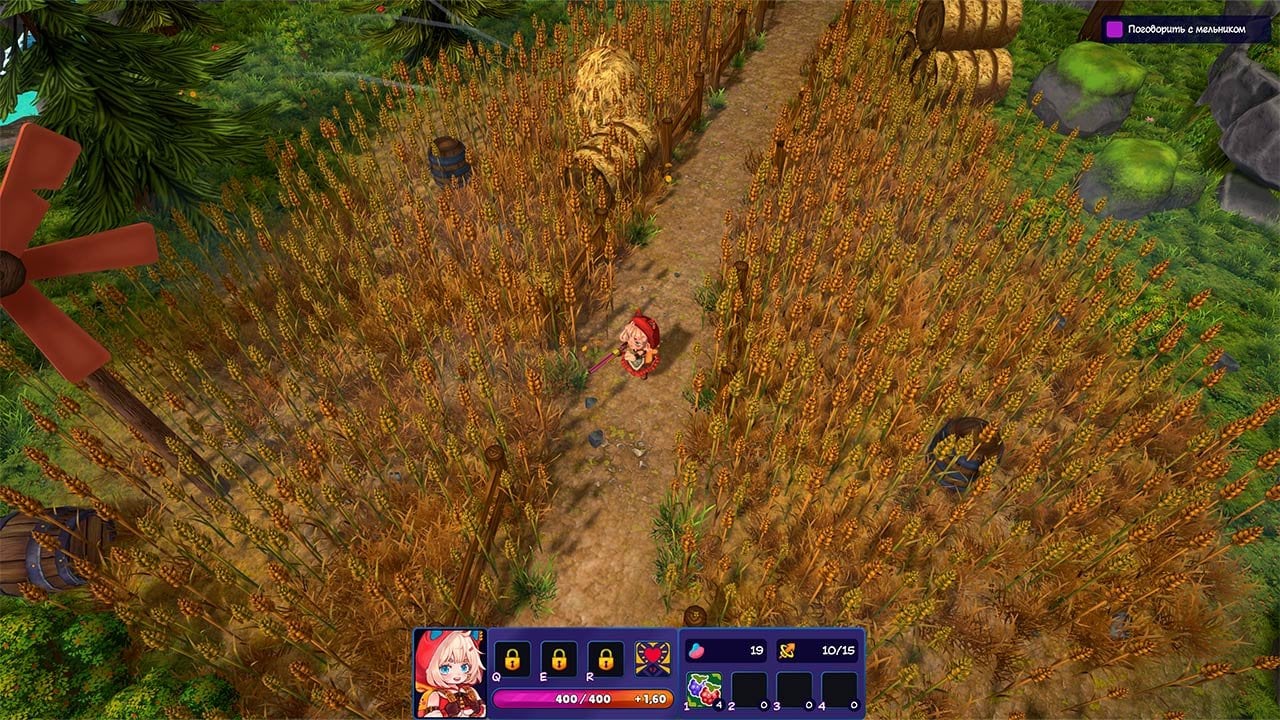Open the 'Поговорить с мельником' quest objective
This screenshot has width=1280, height=720.
point(1186,29)
